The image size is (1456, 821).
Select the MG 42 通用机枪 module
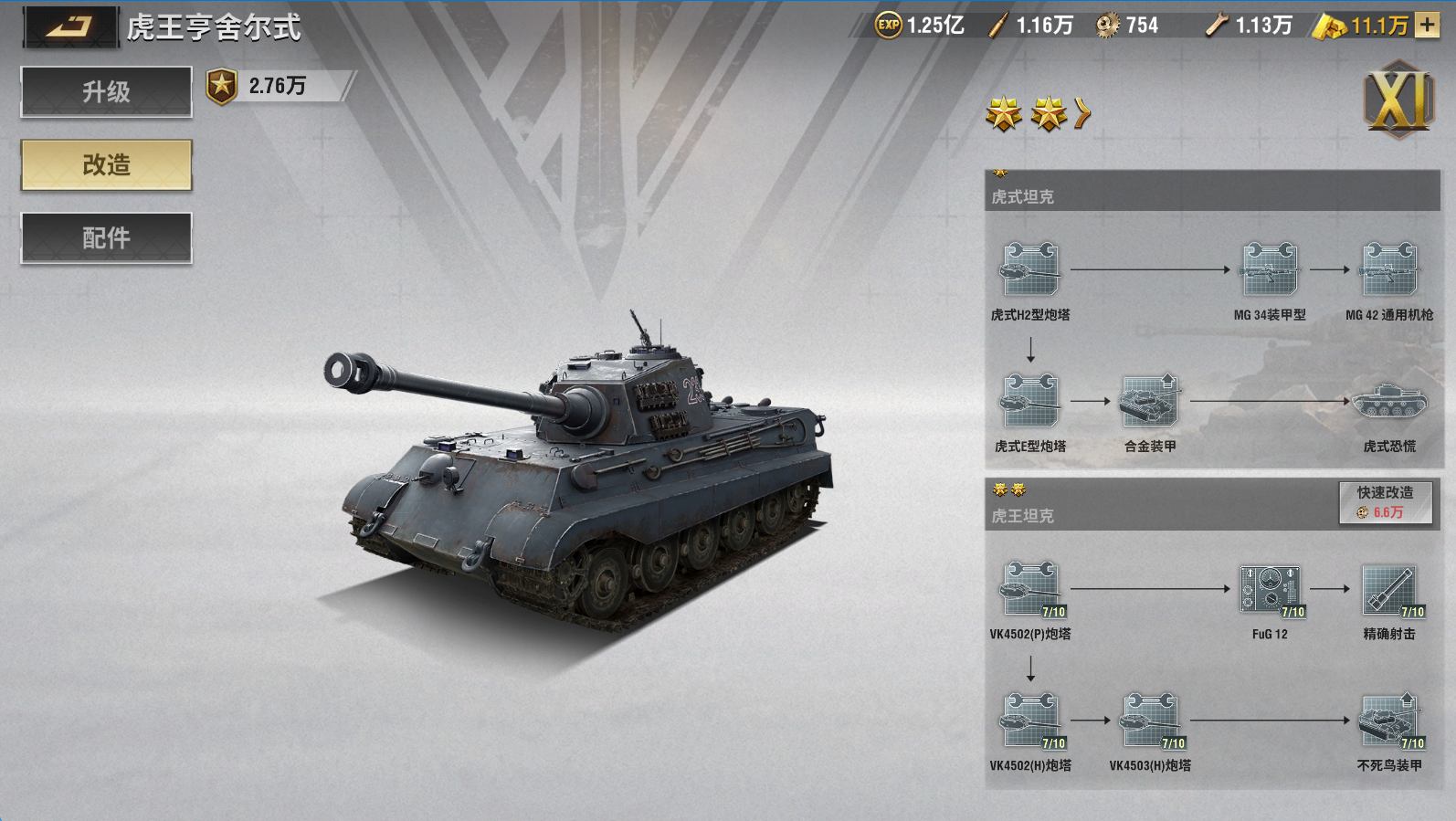[x=1388, y=269]
